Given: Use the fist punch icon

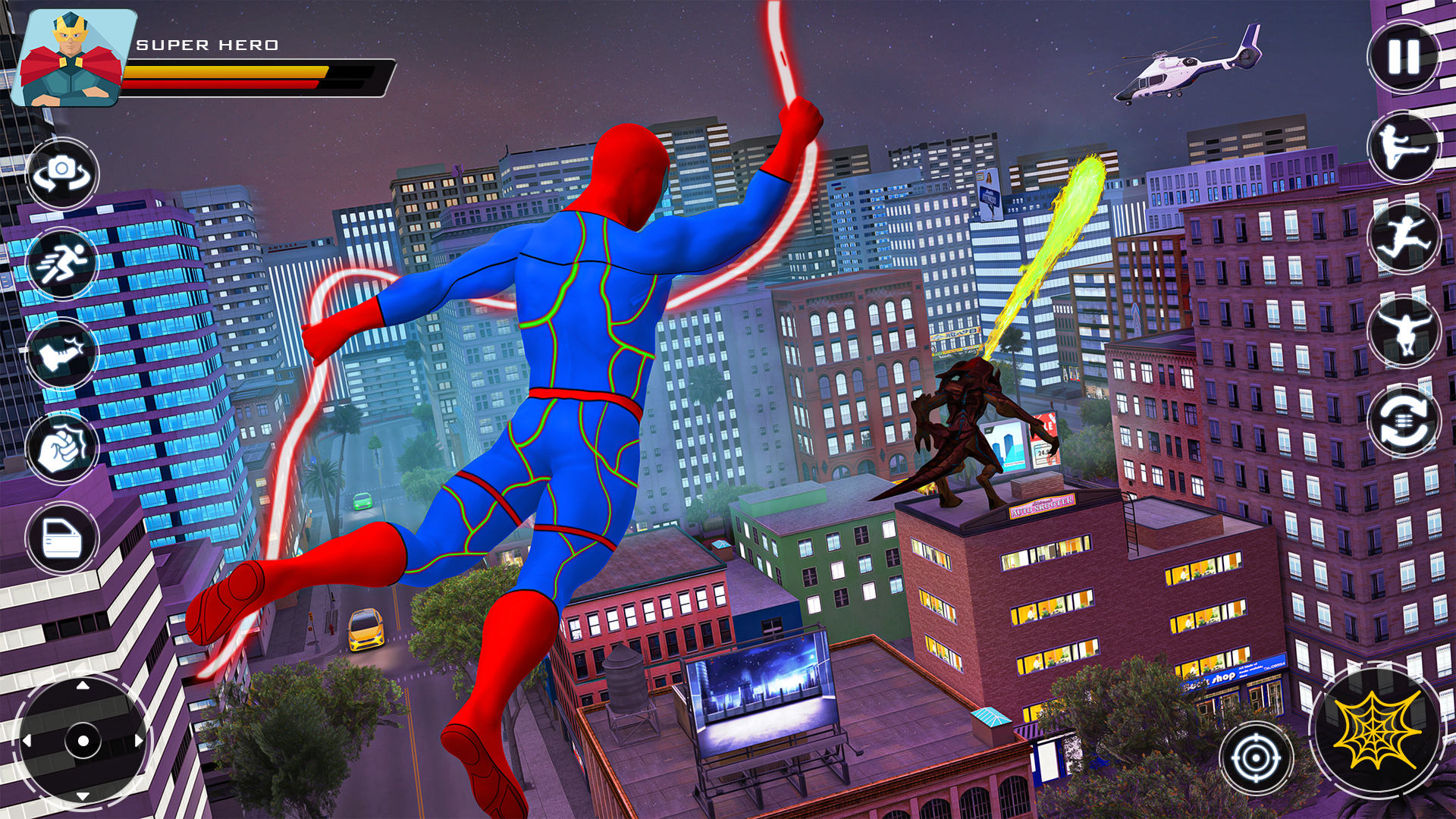Looking at the screenshot, I should point(64,446).
